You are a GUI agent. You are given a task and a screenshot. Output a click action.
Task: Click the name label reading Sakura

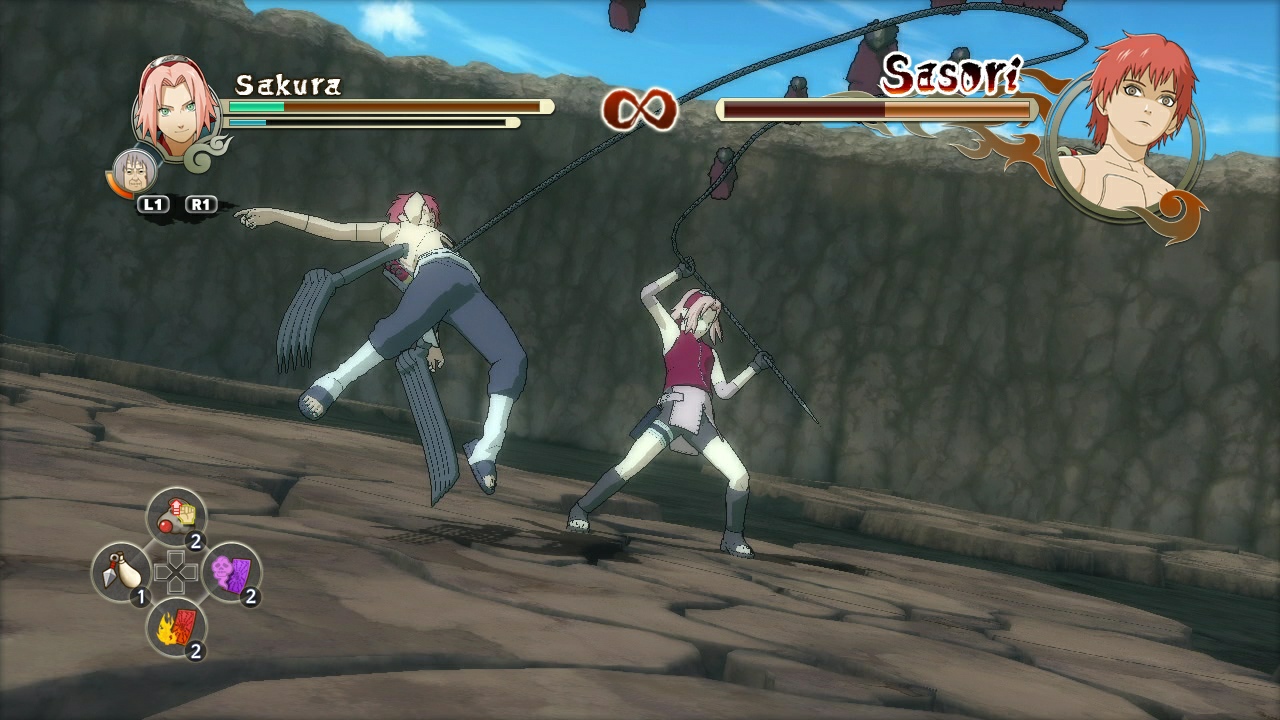pyautogui.click(x=287, y=86)
